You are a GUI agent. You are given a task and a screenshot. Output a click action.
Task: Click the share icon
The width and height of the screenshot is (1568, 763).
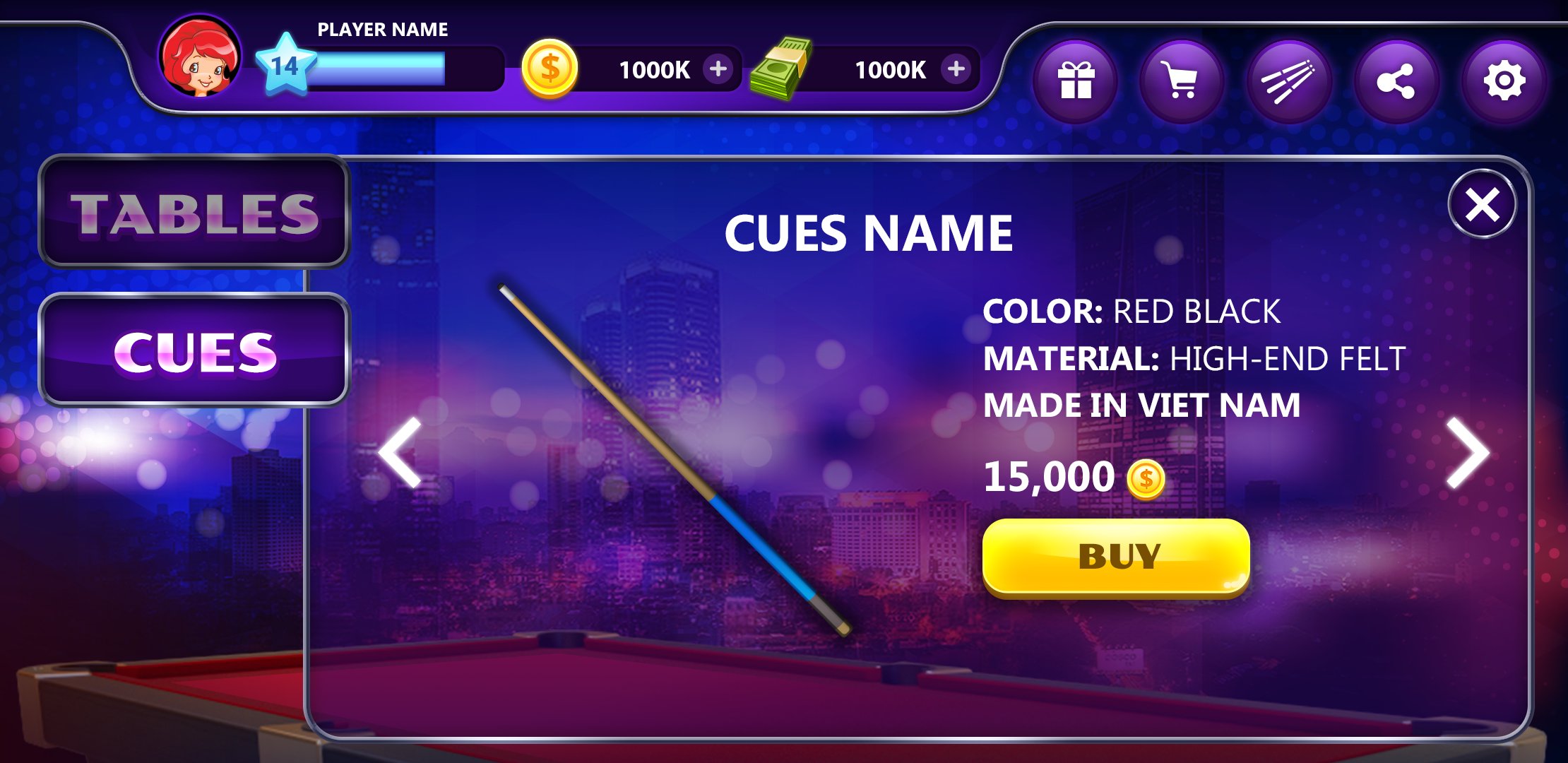pos(1397,80)
